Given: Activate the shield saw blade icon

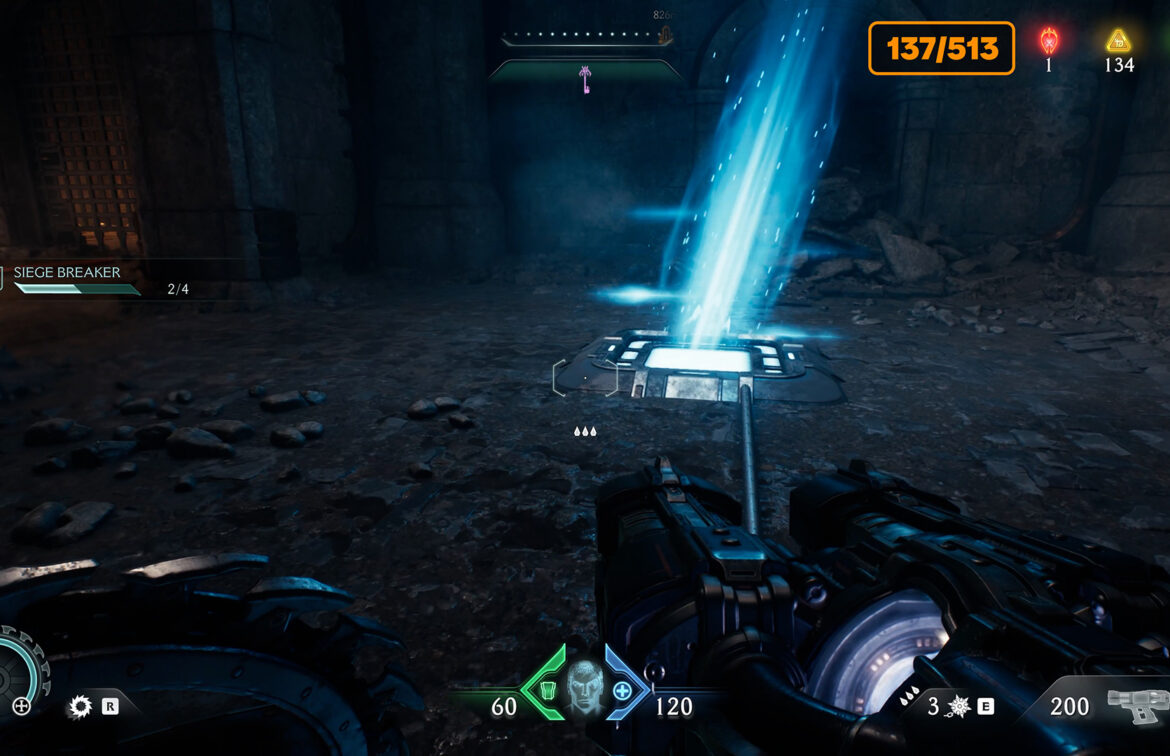Looking at the screenshot, I should tap(79, 707).
